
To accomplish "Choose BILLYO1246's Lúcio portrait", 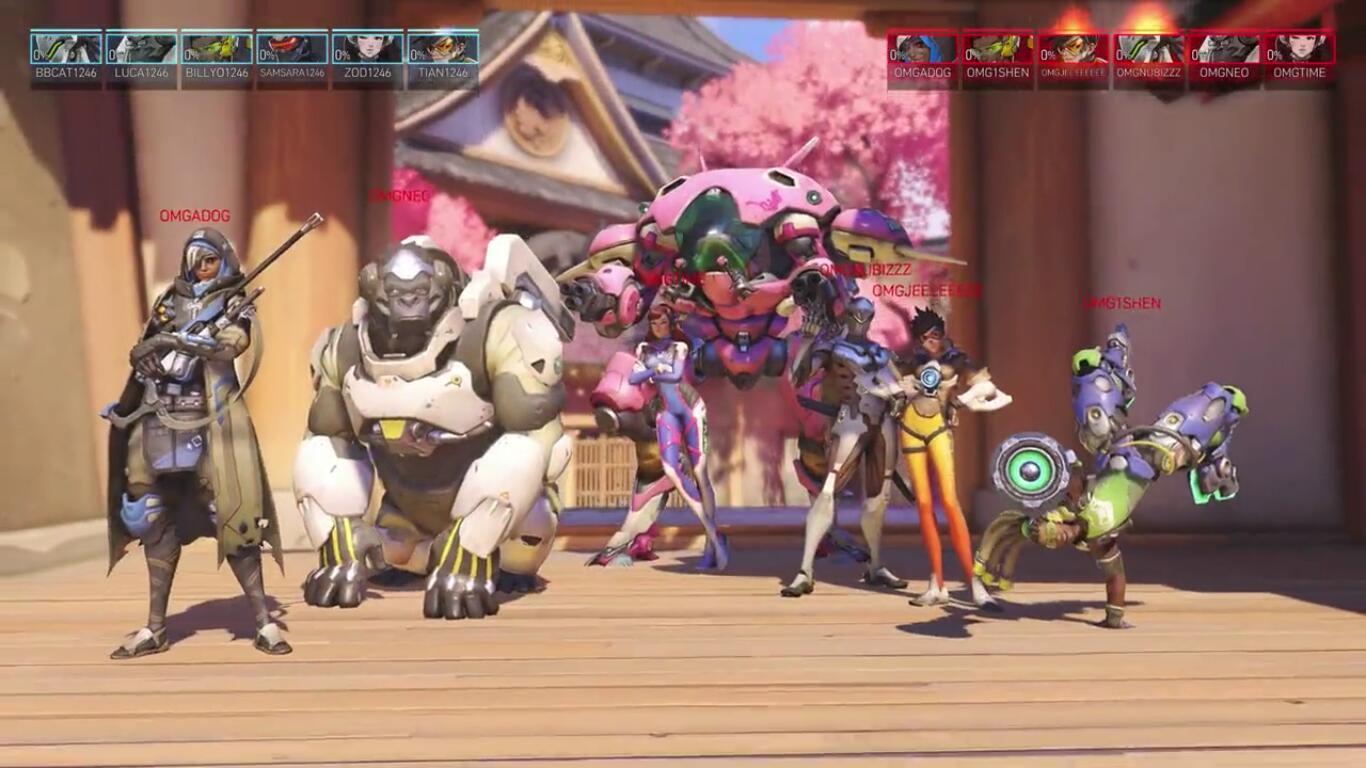I will 217,49.
